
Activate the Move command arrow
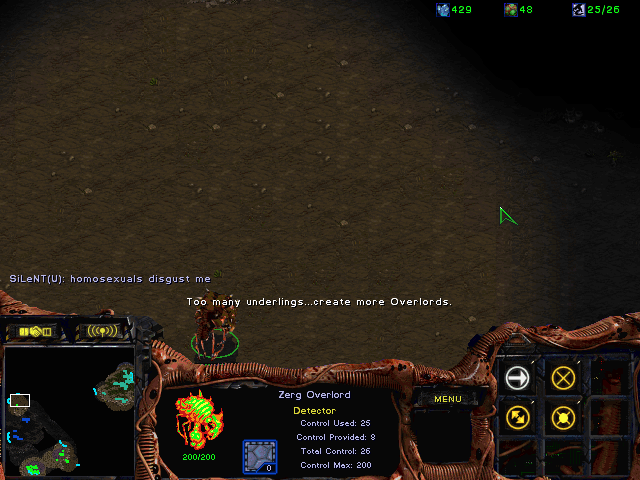click(x=517, y=377)
